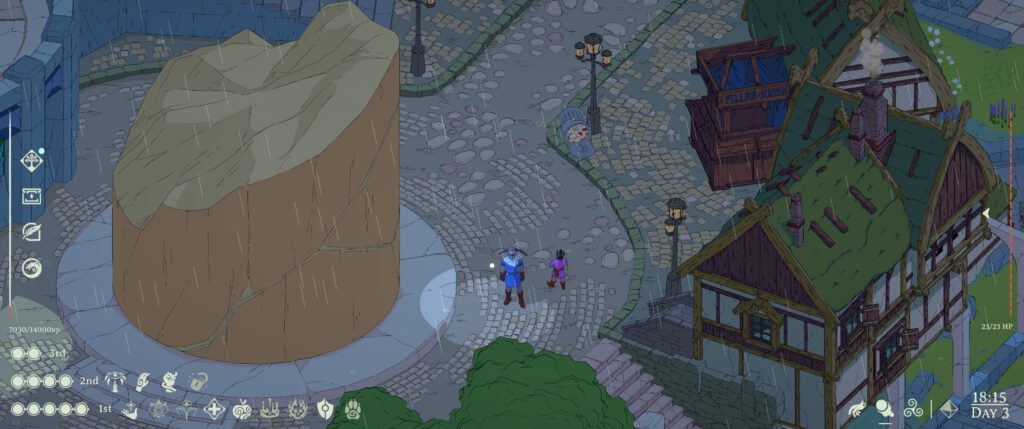Cast the open padlock spell

pos(198,381)
